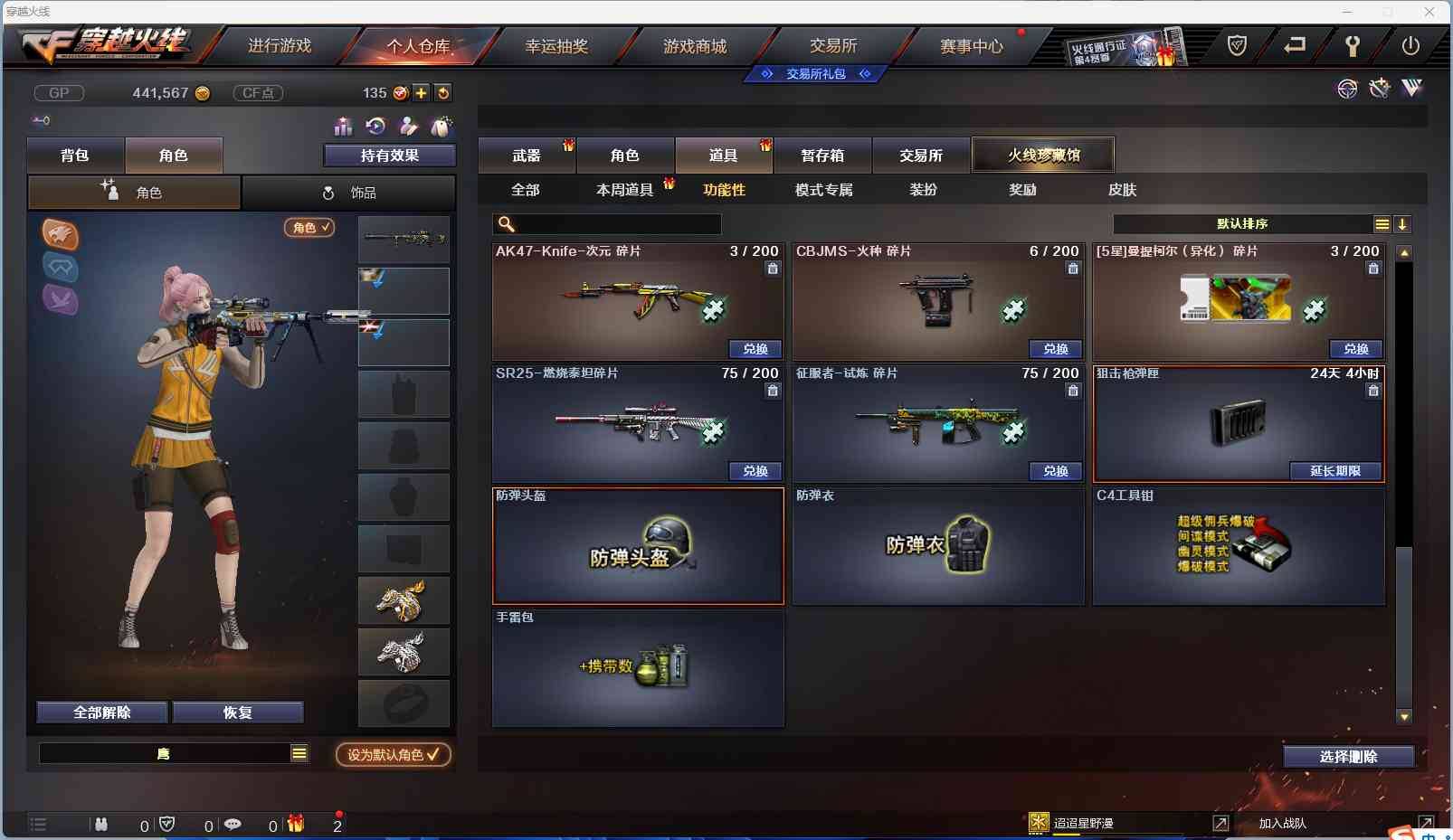This screenshot has height=840, width=1453.
Task: Open the character name list expander at bottom left
Action: click(299, 752)
